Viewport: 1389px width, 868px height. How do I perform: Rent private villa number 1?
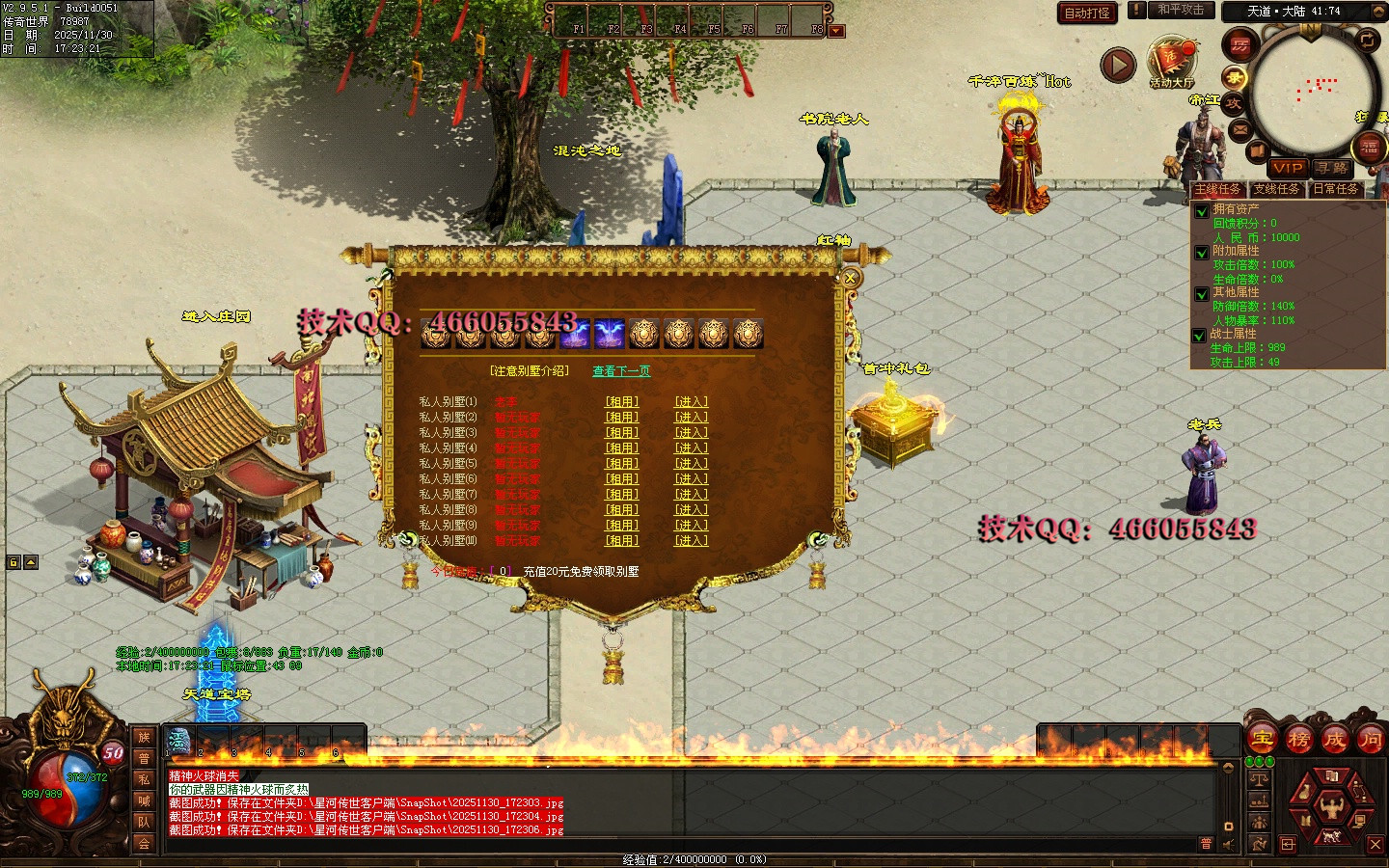tap(621, 402)
